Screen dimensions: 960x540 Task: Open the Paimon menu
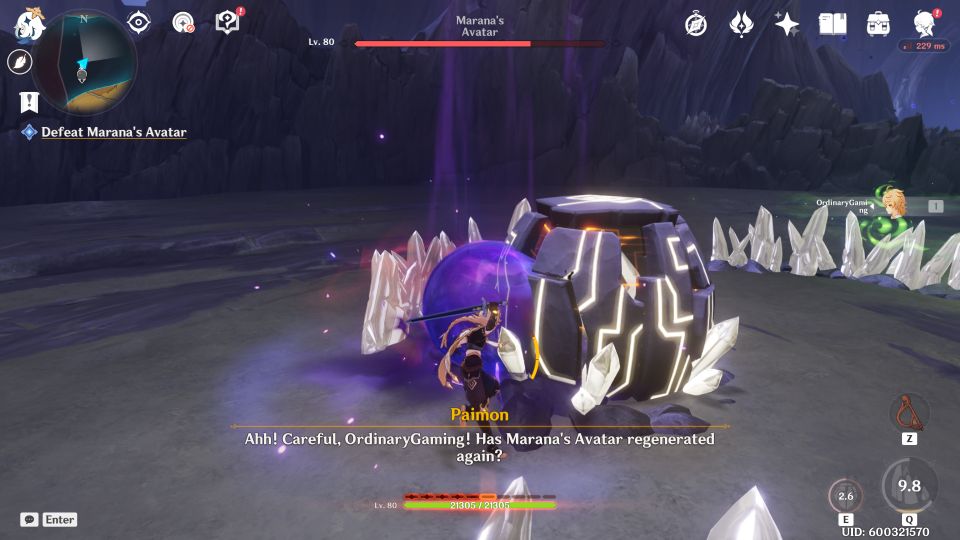click(x=30, y=22)
